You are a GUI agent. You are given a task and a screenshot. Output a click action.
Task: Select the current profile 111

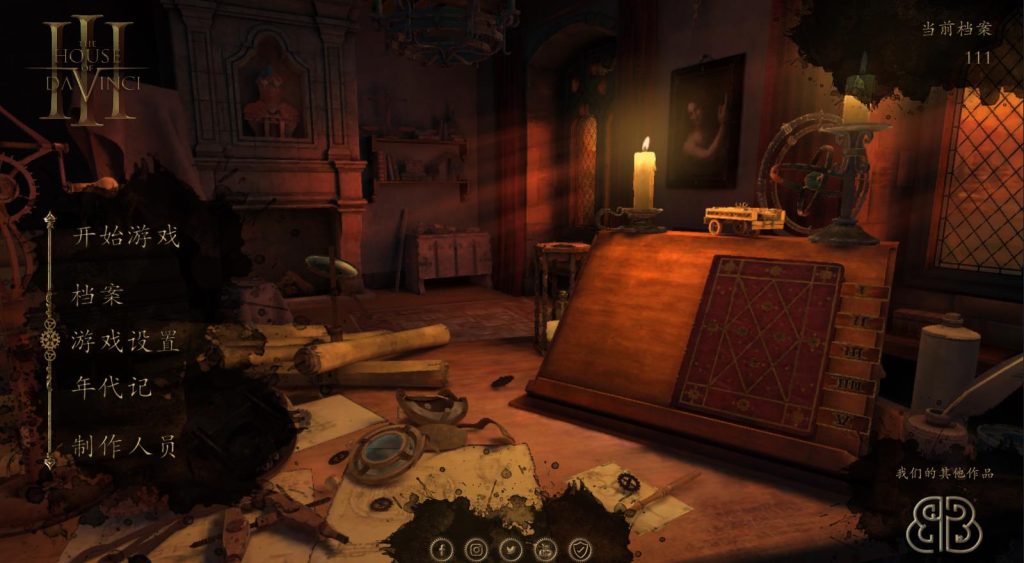pos(978,57)
